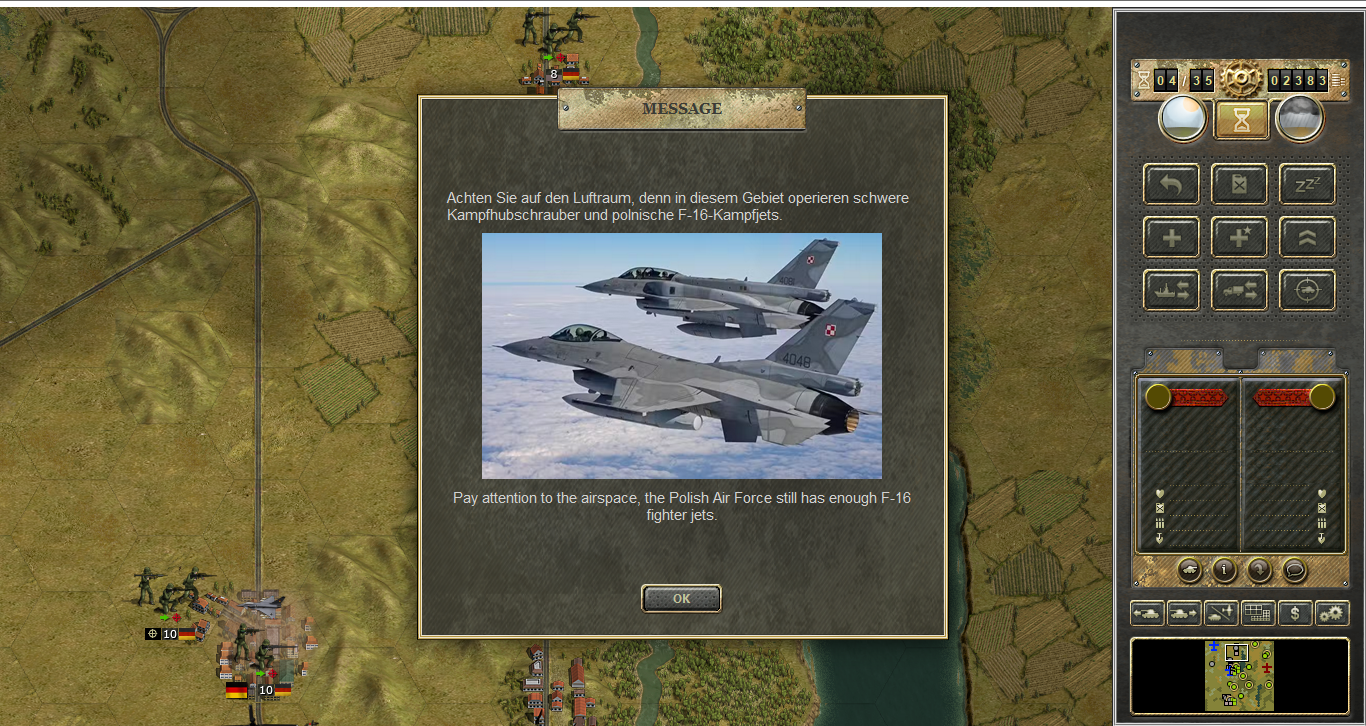Viewport: 1366px width, 726px height.
Task: Switch ground/air view with tank-plane button
Action: pos(1221,613)
